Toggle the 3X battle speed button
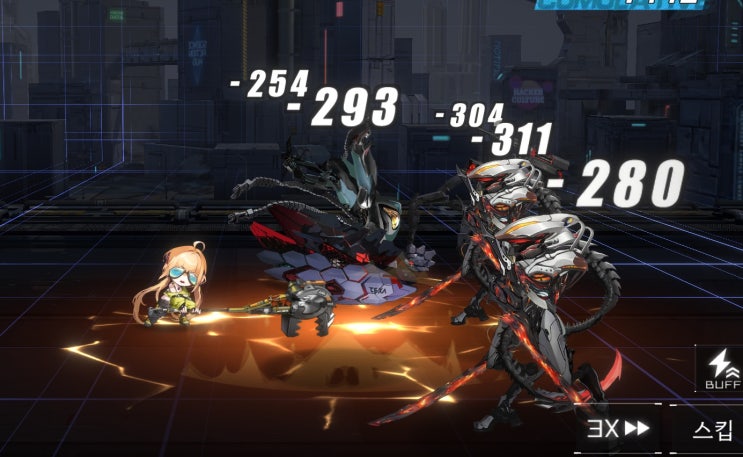This screenshot has width=743, height=457. point(617,429)
